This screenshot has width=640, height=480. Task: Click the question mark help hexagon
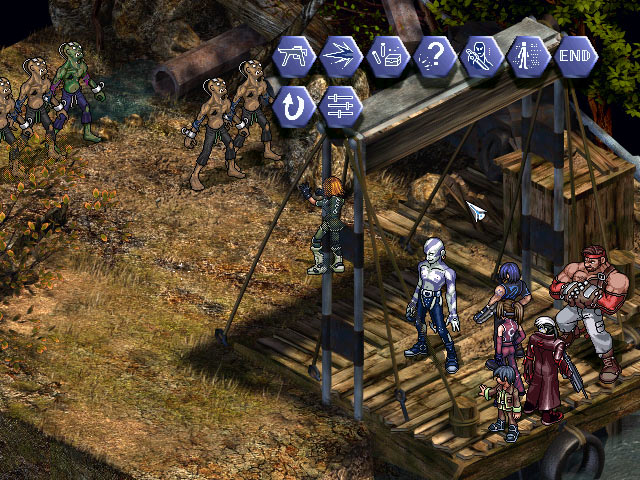tap(434, 53)
